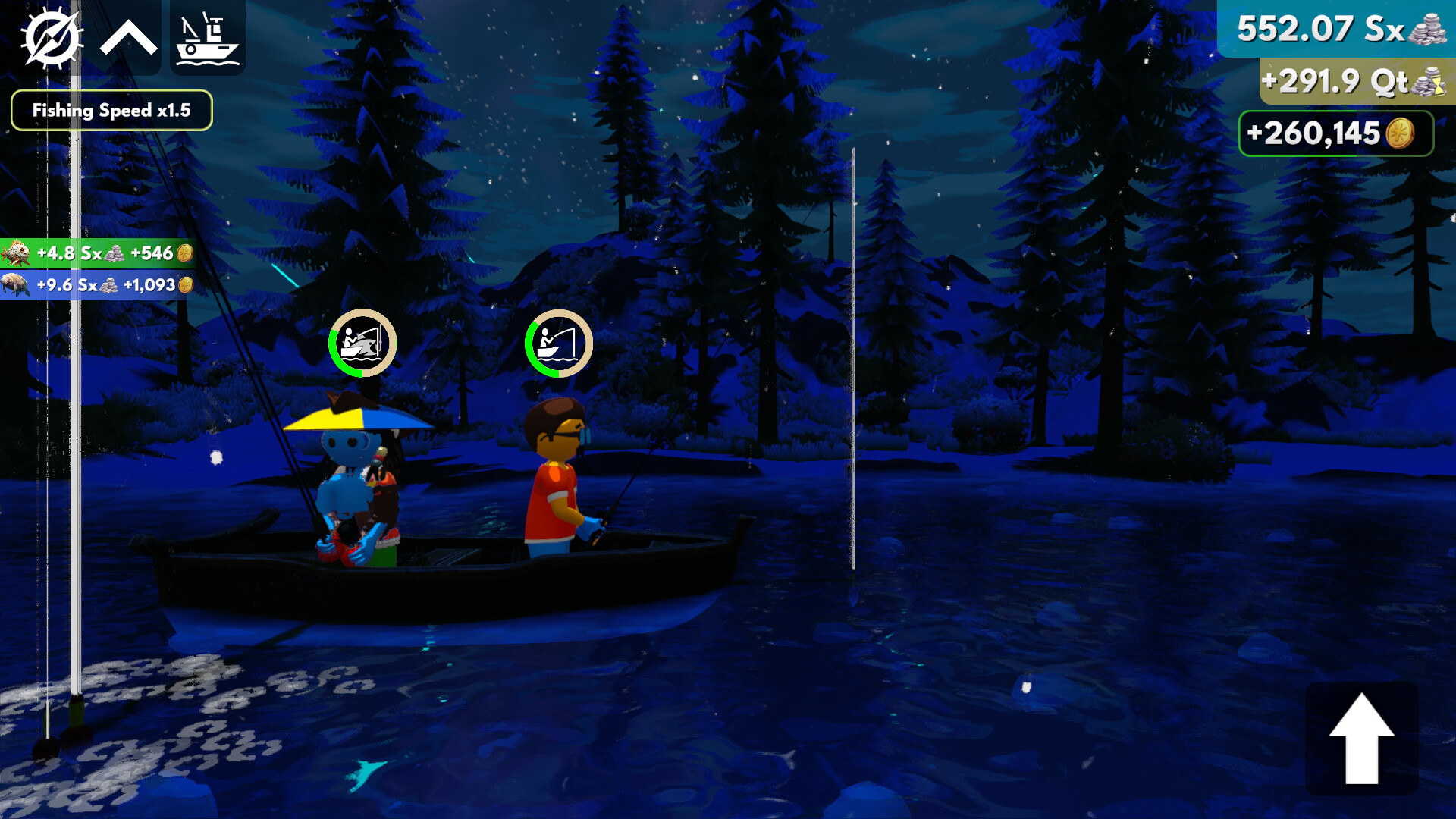Collapse the toolbar with the chevron icon
1456x819 pixels.
[x=129, y=36]
